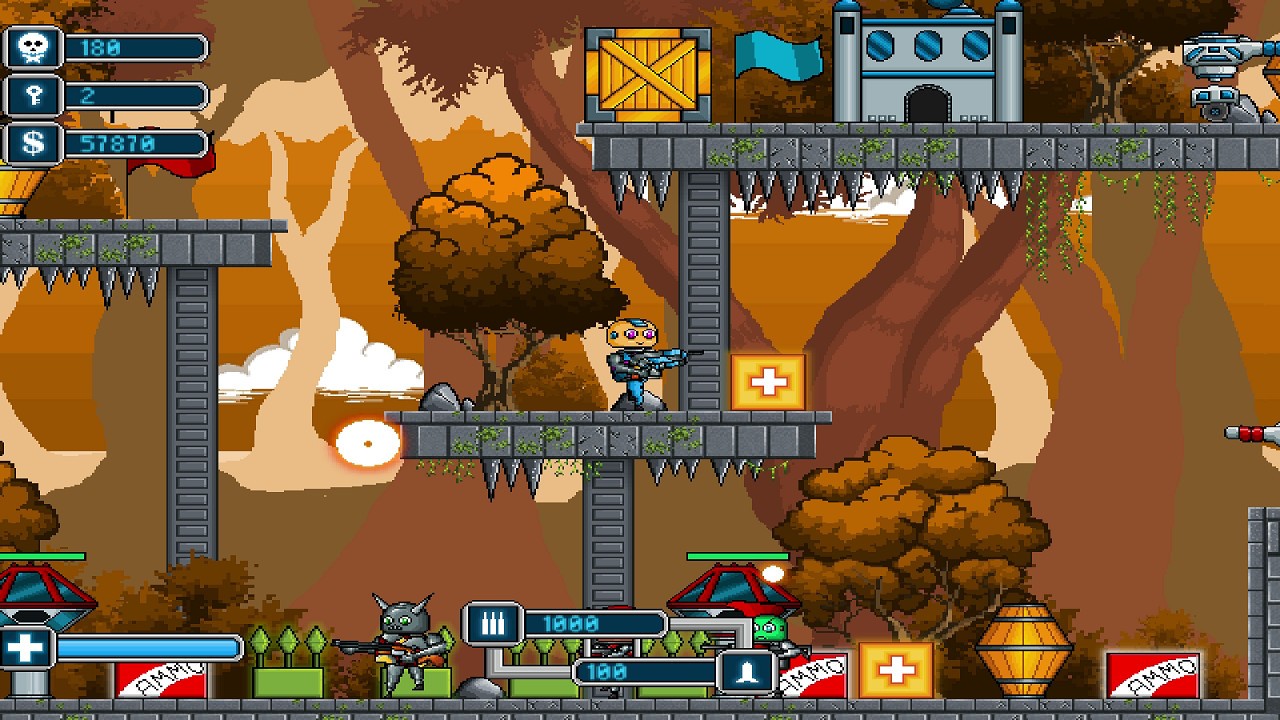
Task: Select the key count icon
Action: (33, 96)
